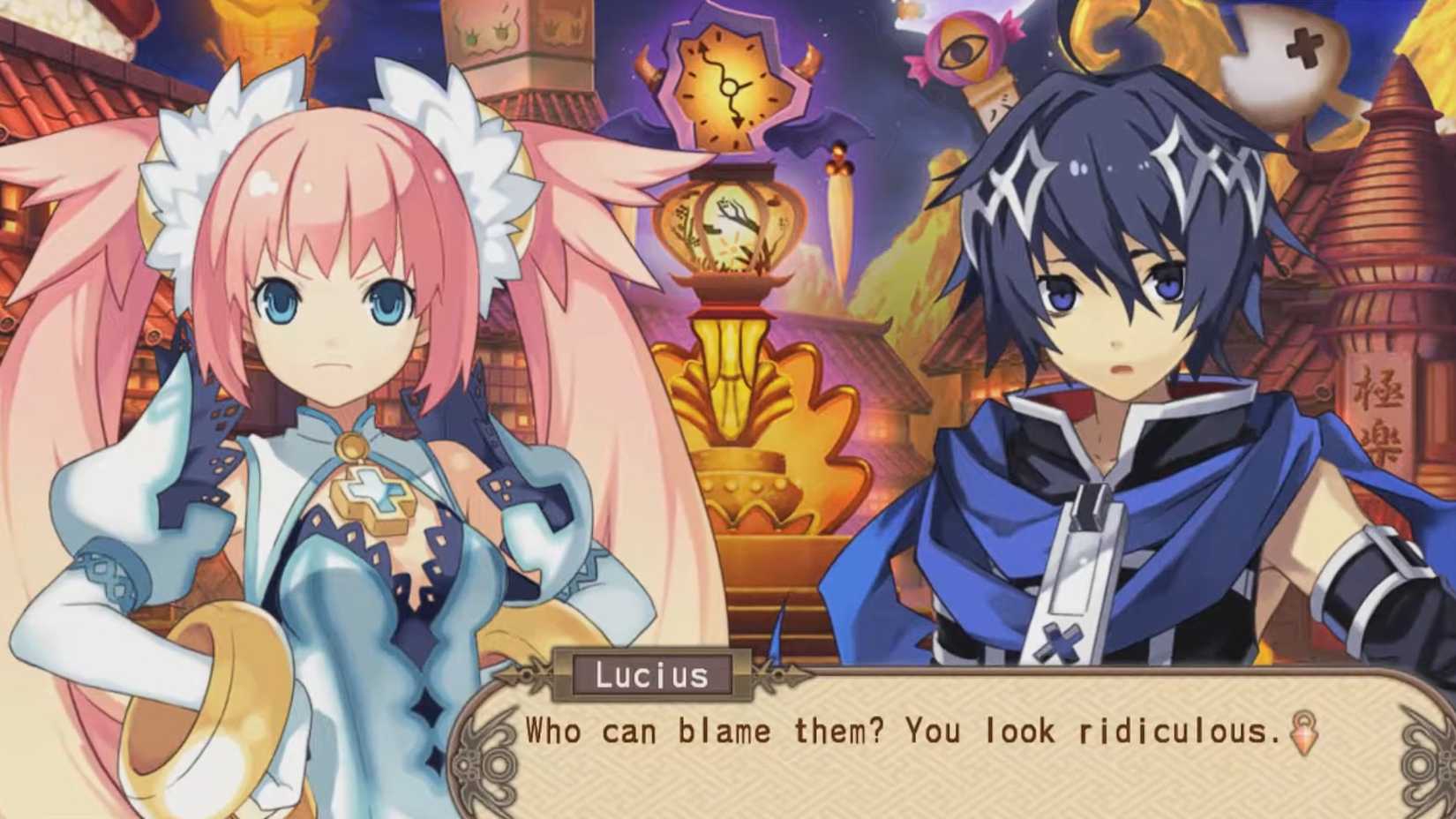Select the glowing clock face above
1456x819 pixels.
point(725,84)
